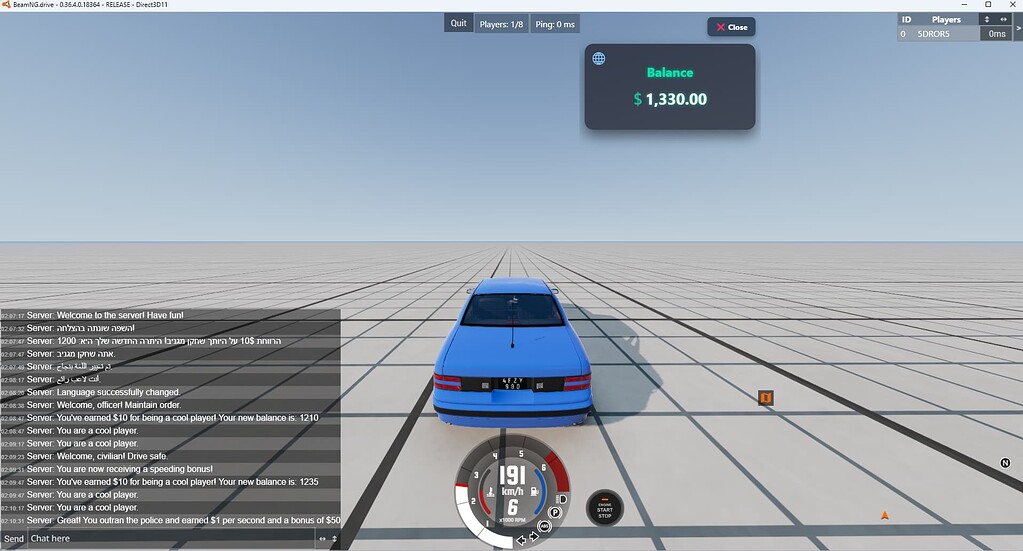Toggle horizontal resize of the player list

point(1003,19)
